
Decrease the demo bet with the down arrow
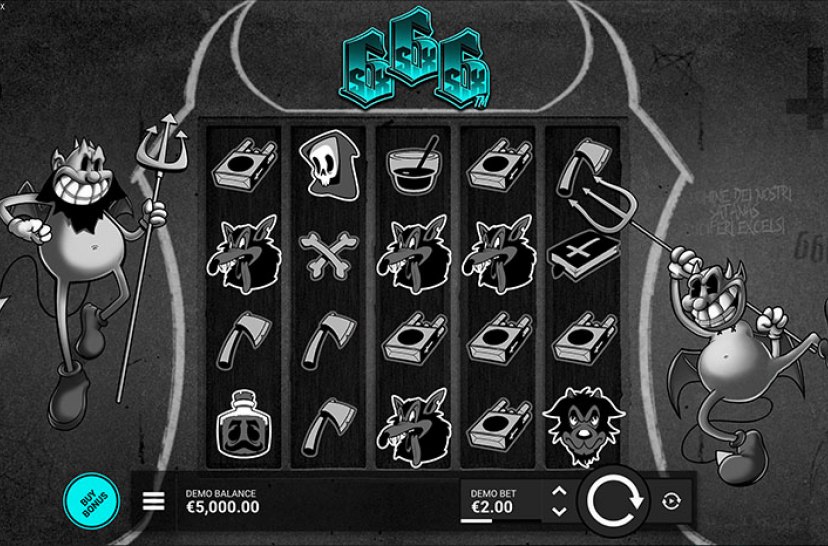coord(559,510)
